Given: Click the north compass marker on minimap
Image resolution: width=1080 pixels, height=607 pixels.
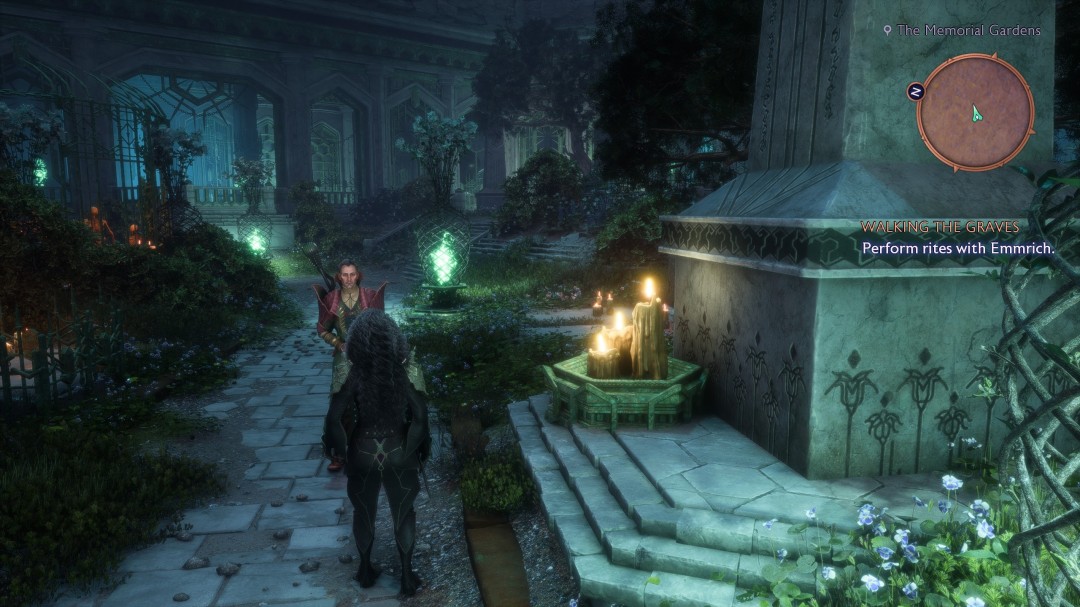Looking at the screenshot, I should click(x=915, y=92).
